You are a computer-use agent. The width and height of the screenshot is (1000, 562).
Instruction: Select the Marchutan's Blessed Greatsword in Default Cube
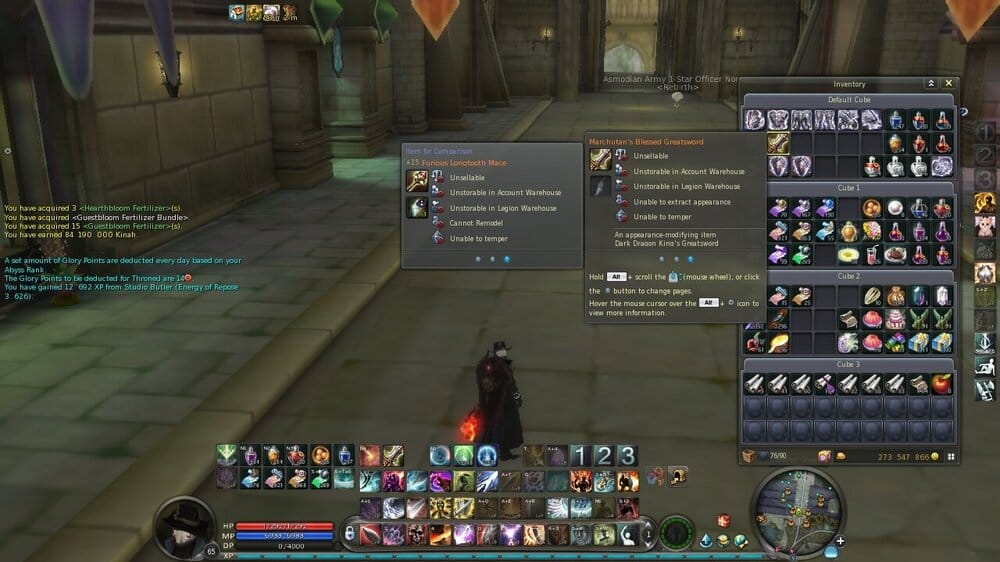[x=778, y=143]
